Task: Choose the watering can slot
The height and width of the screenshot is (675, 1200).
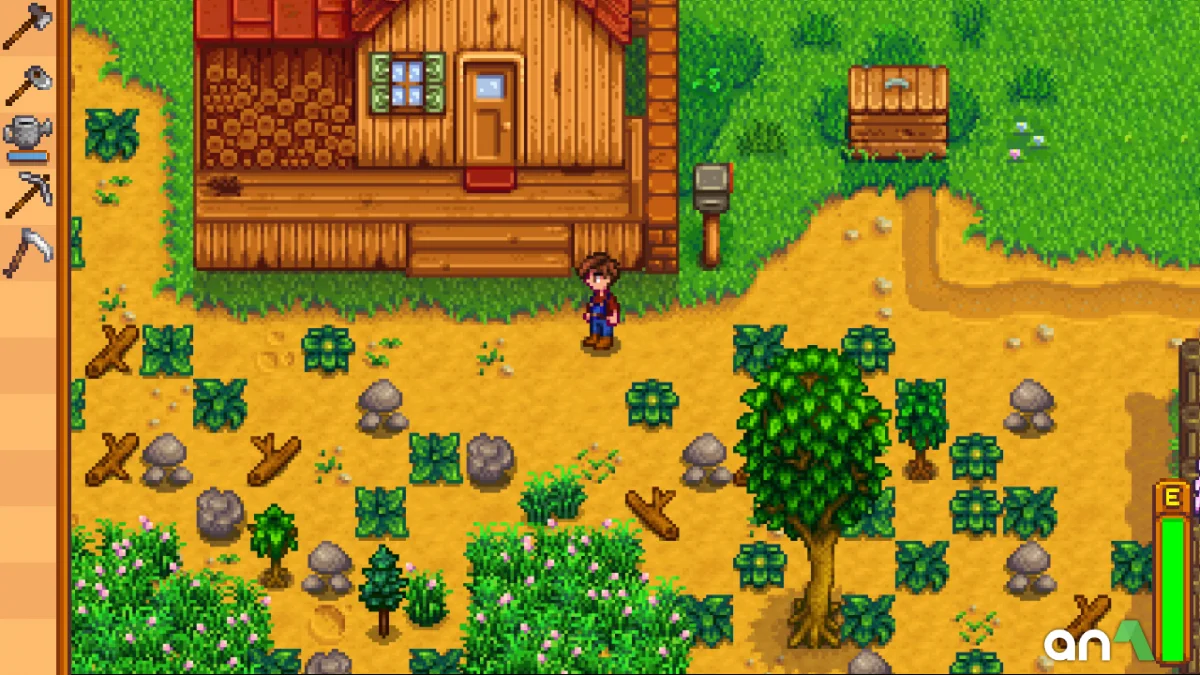Action: 27,138
